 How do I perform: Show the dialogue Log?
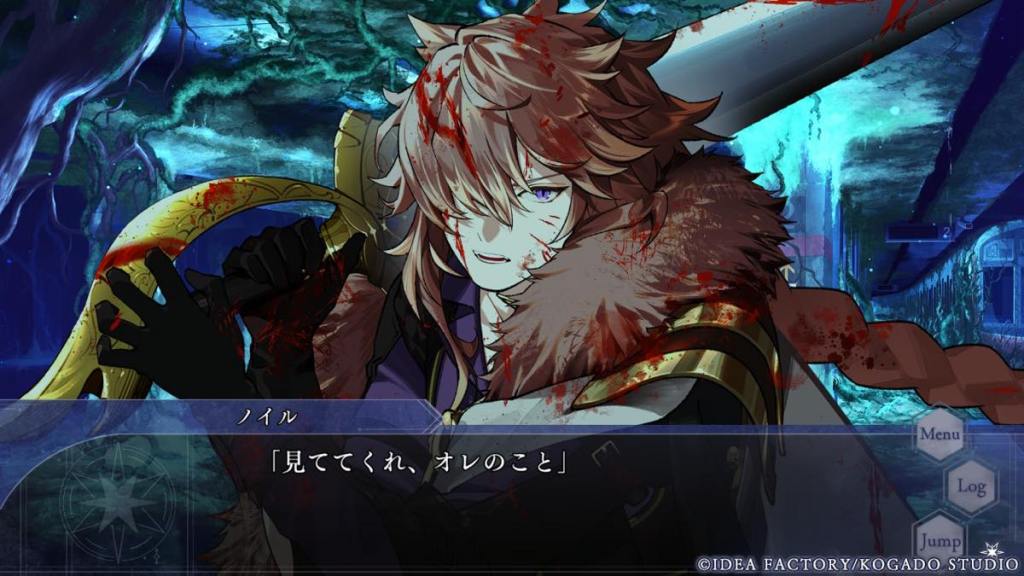[x=971, y=487]
